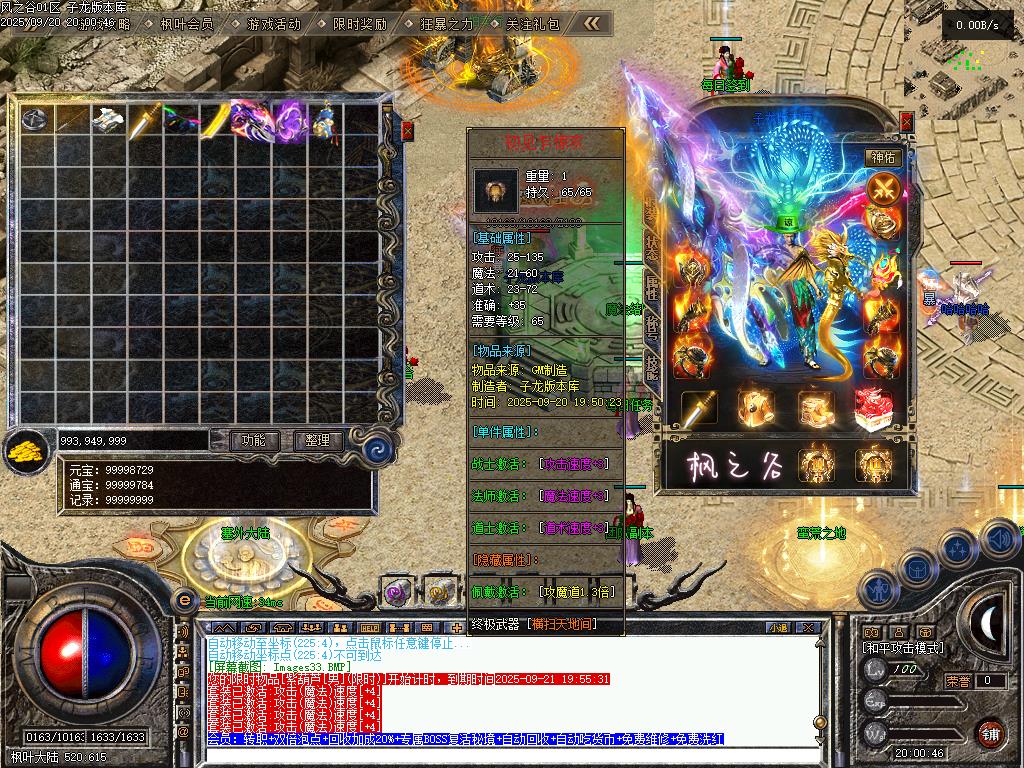Open the 关注礼包 menu
Image resolution: width=1024 pixels, height=768 pixels.
click(x=532, y=23)
